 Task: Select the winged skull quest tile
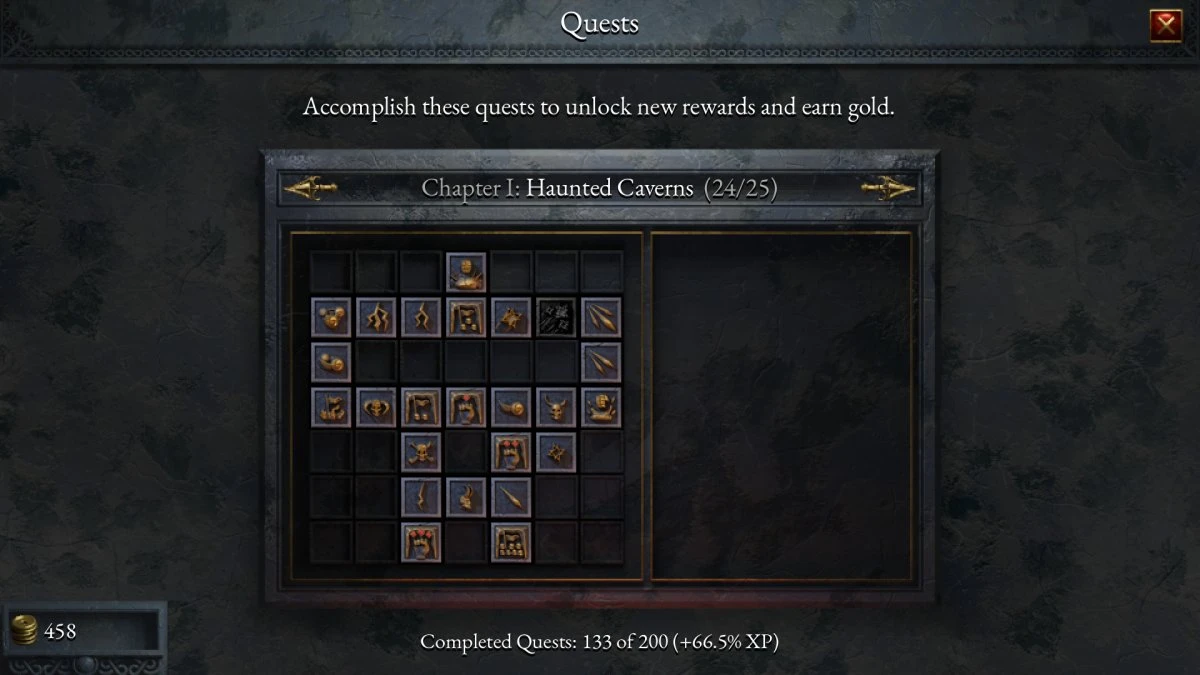point(376,407)
